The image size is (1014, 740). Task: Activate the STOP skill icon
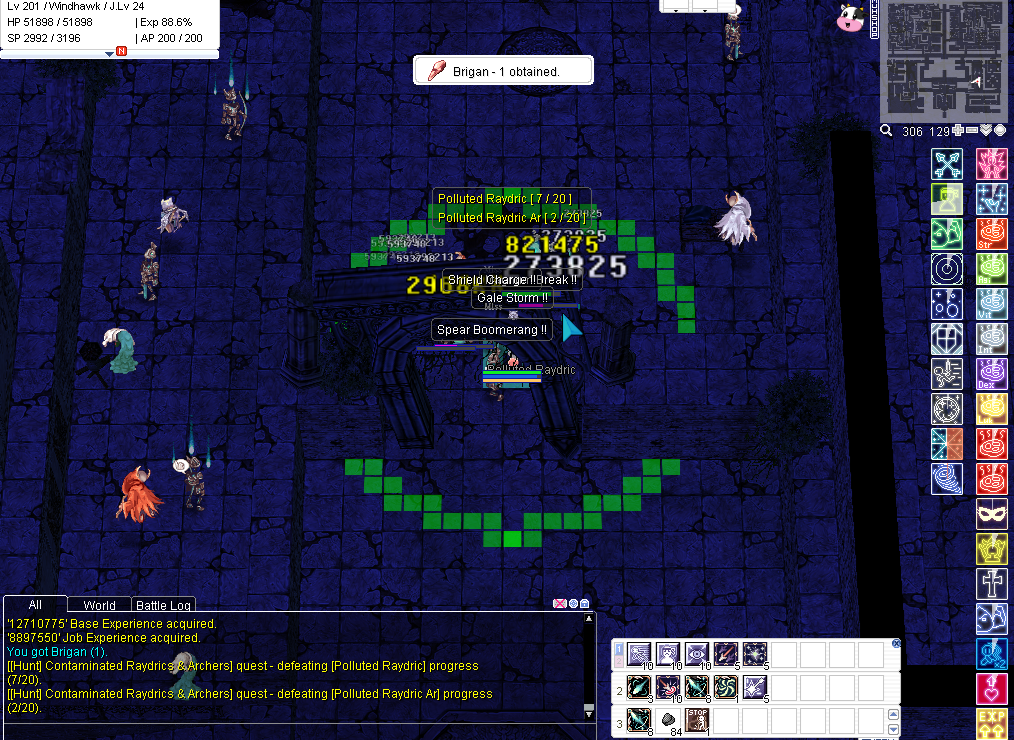coord(697,719)
